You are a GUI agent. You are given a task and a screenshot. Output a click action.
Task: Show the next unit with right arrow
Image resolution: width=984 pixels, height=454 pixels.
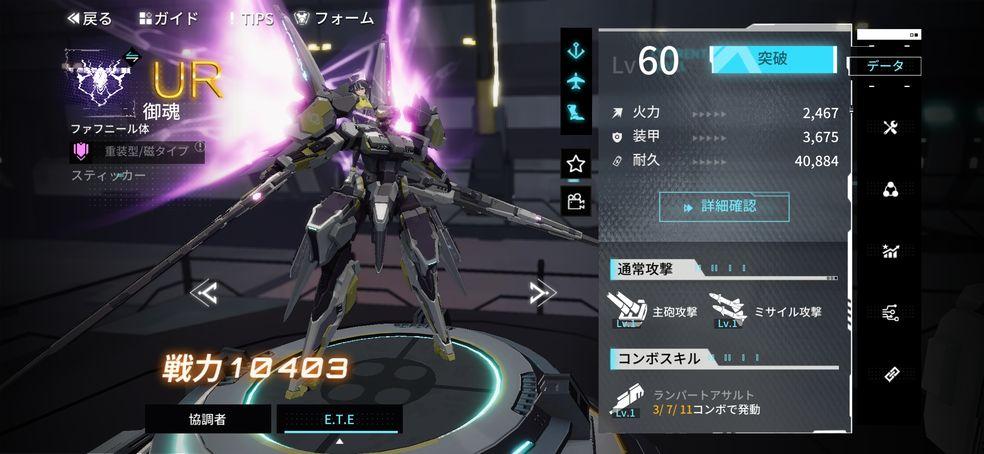(x=542, y=292)
